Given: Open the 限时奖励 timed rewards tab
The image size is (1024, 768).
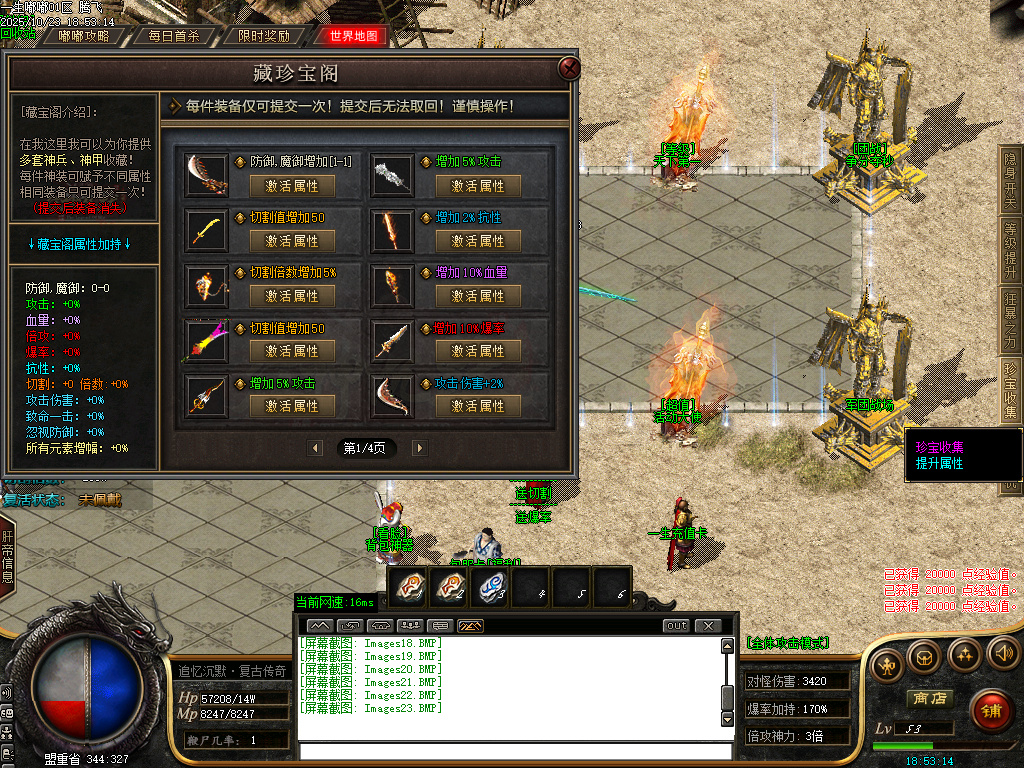Looking at the screenshot, I should (264, 36).
